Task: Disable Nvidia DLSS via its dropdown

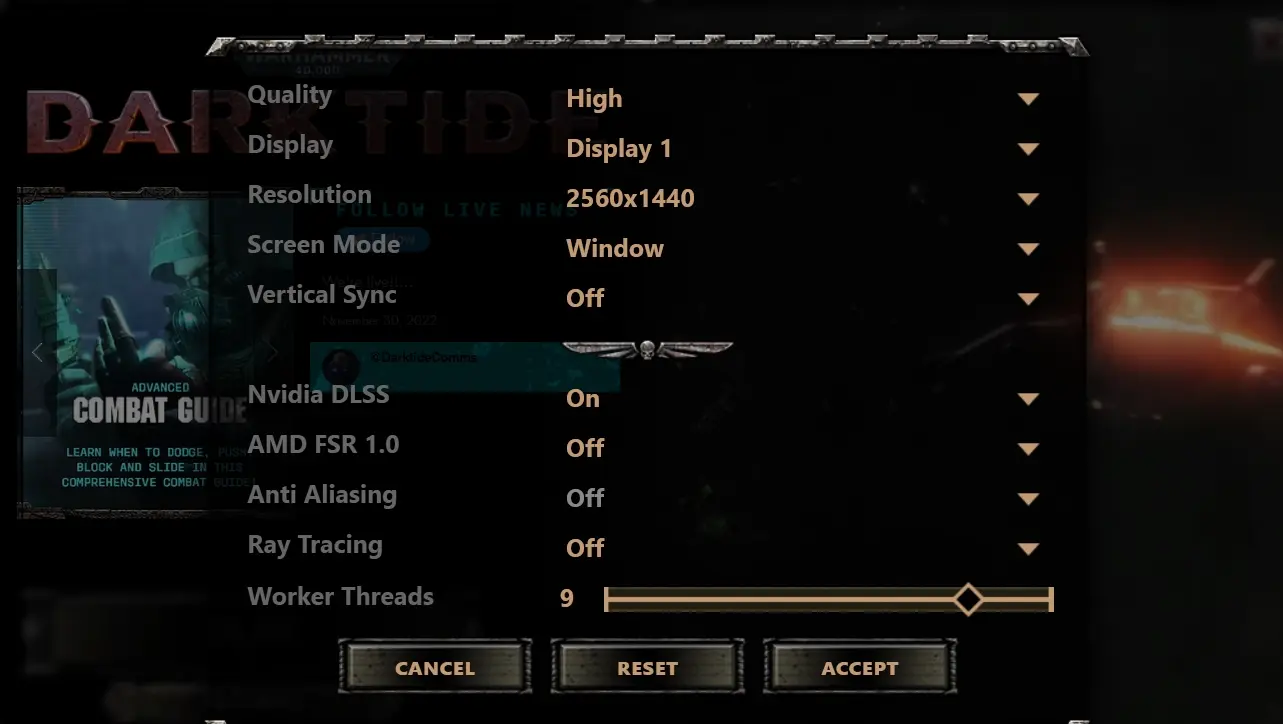Action: tap(1029, 398)
